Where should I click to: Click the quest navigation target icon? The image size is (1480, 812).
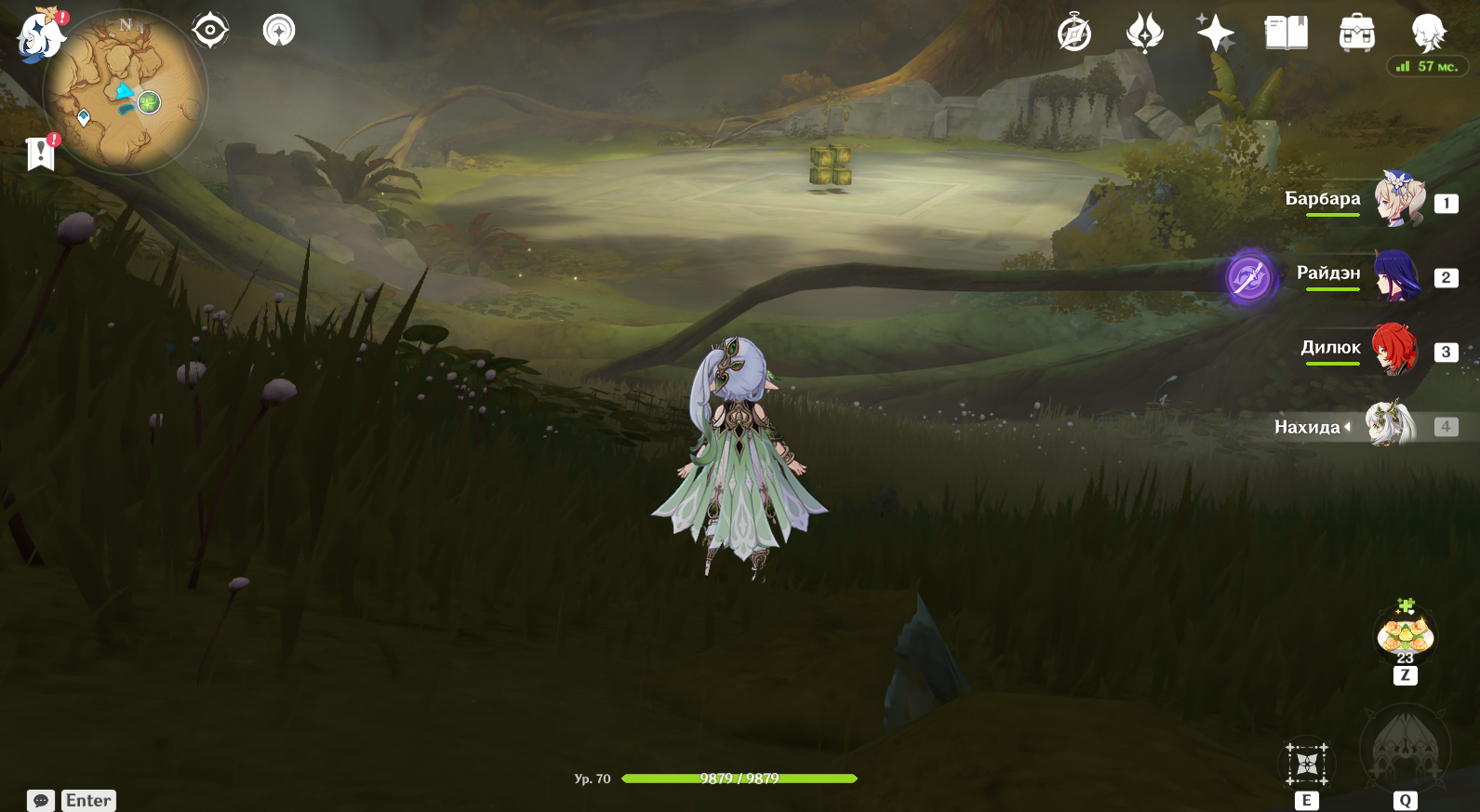(210, 31)
